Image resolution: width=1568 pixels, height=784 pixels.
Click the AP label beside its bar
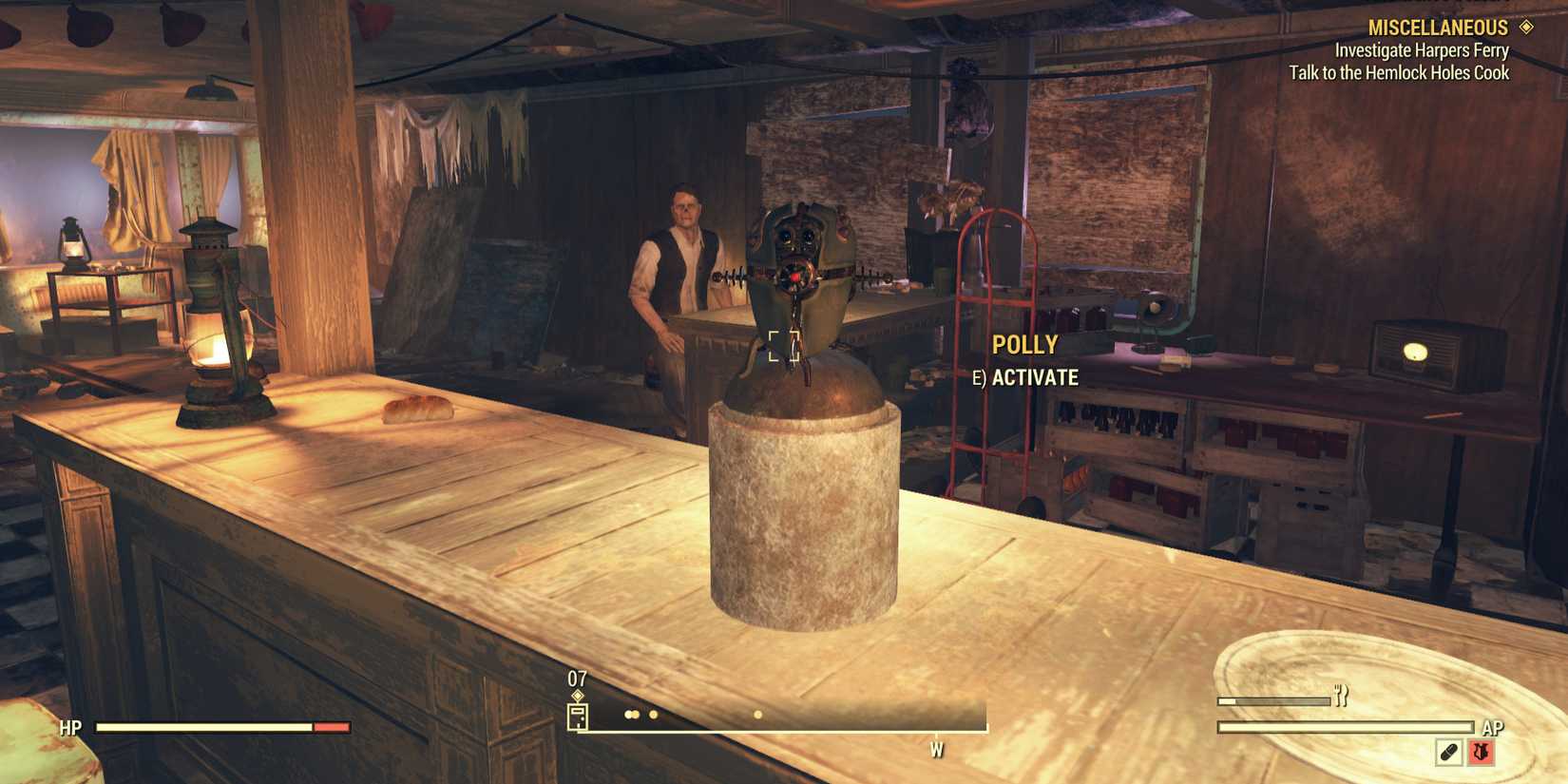click(x=1494, y=727)
